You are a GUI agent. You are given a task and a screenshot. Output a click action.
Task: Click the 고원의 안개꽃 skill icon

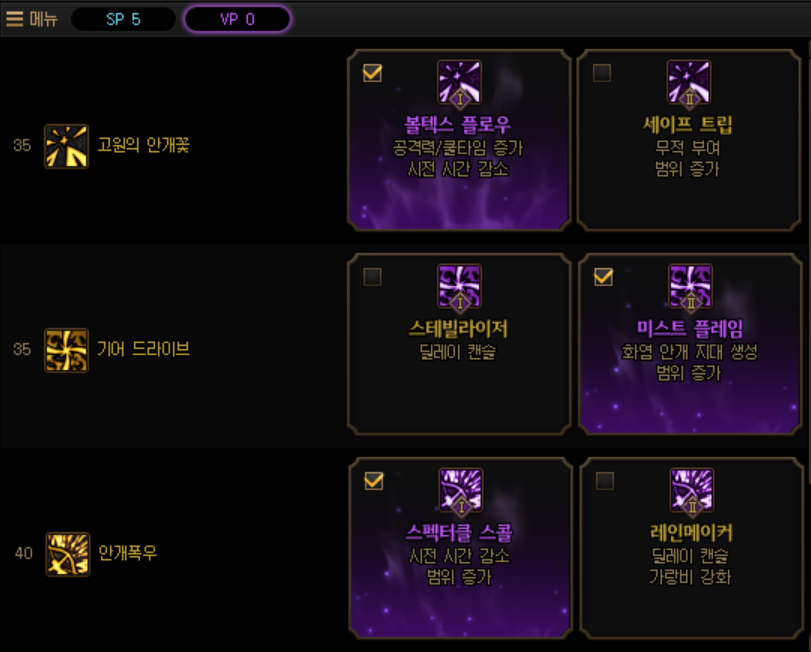67,146
